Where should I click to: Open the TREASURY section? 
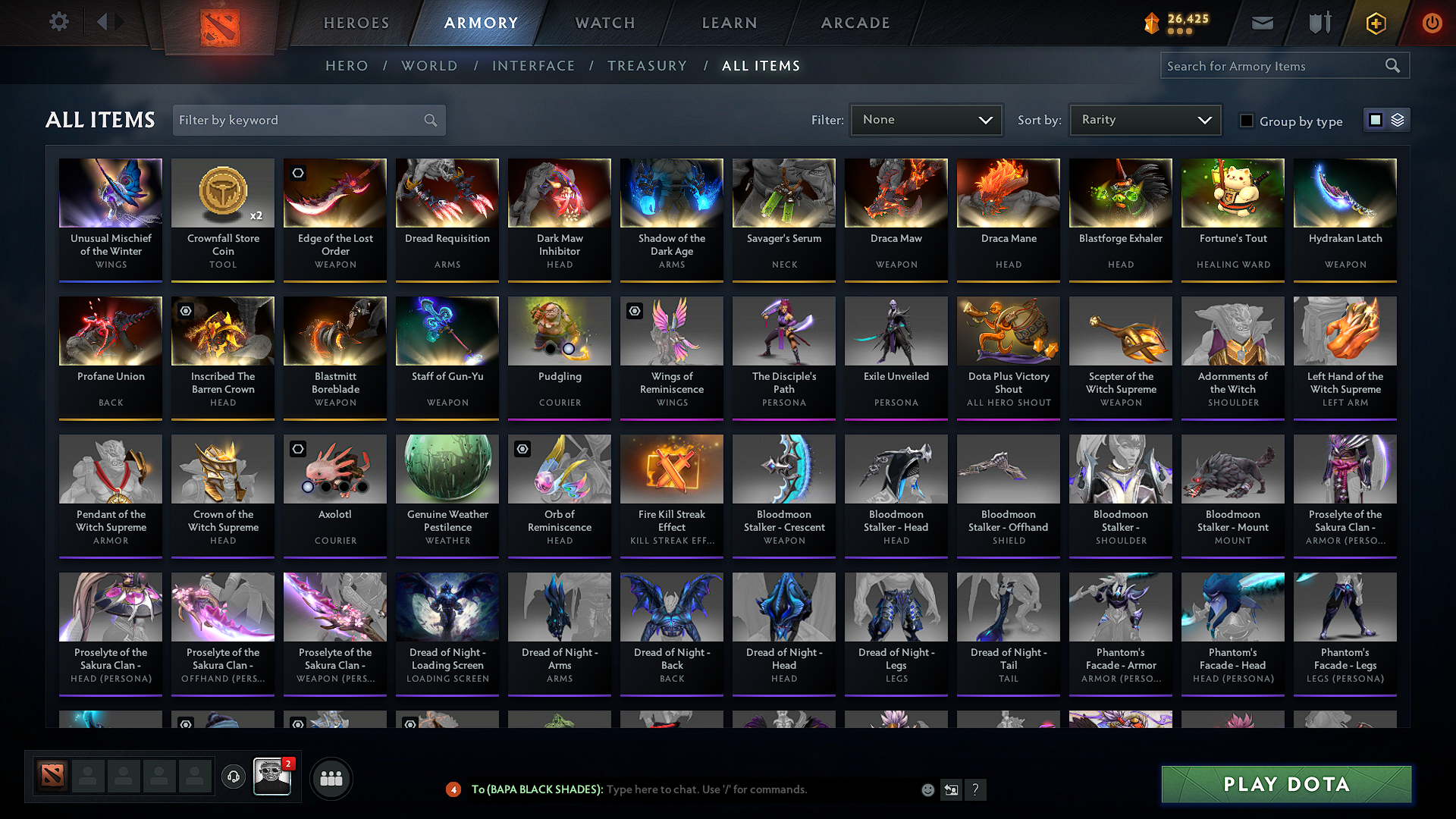pyautogui.click(x=647, y=66)
